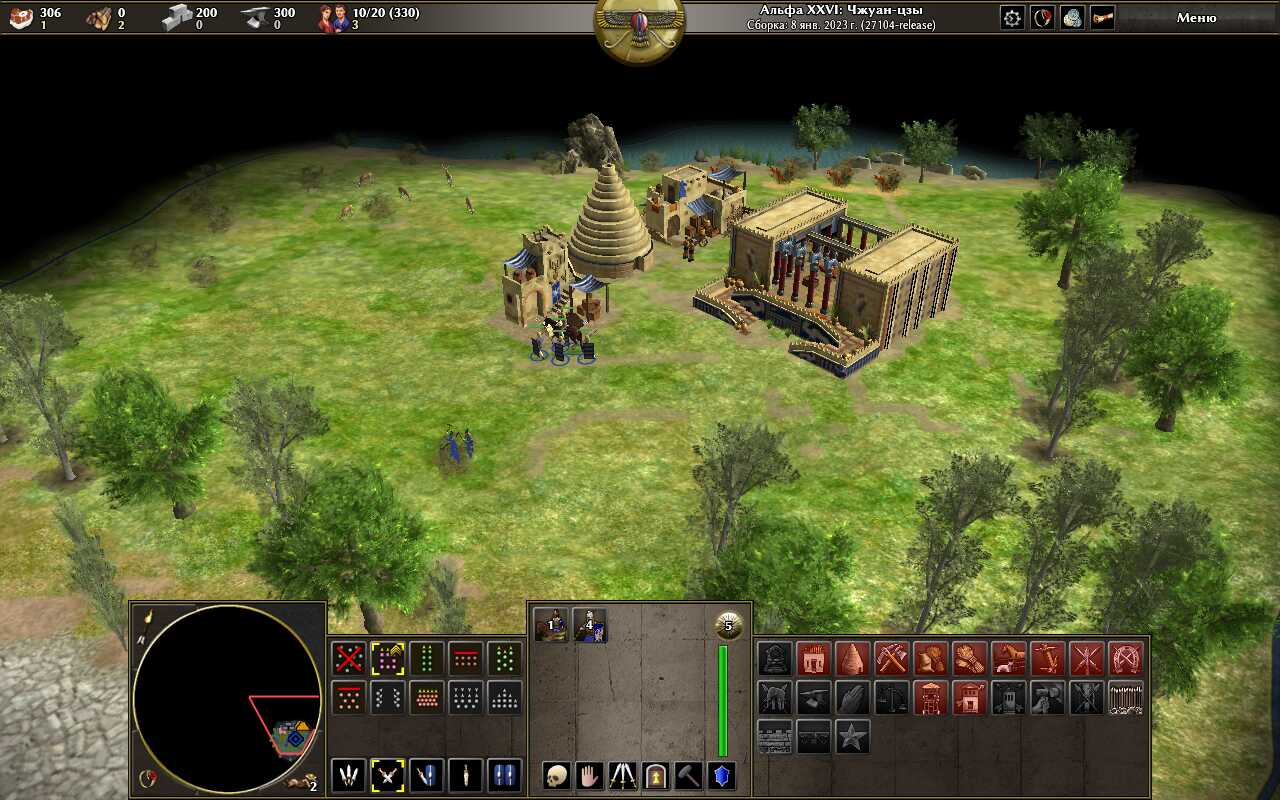Screen dimensions: 1280x800
Task: Build a house from the construction panel
Action: (x=813, y=658)
